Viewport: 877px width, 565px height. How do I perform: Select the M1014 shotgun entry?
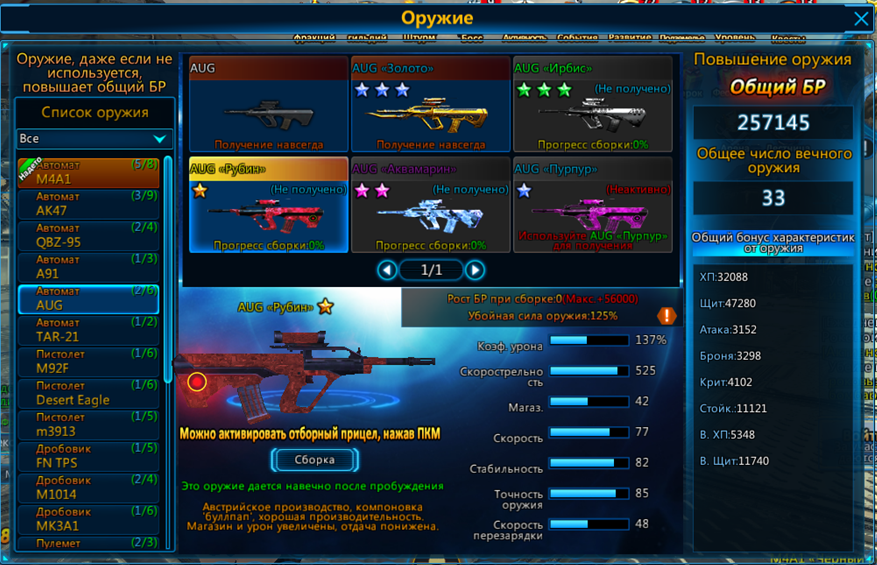point(90,488)
